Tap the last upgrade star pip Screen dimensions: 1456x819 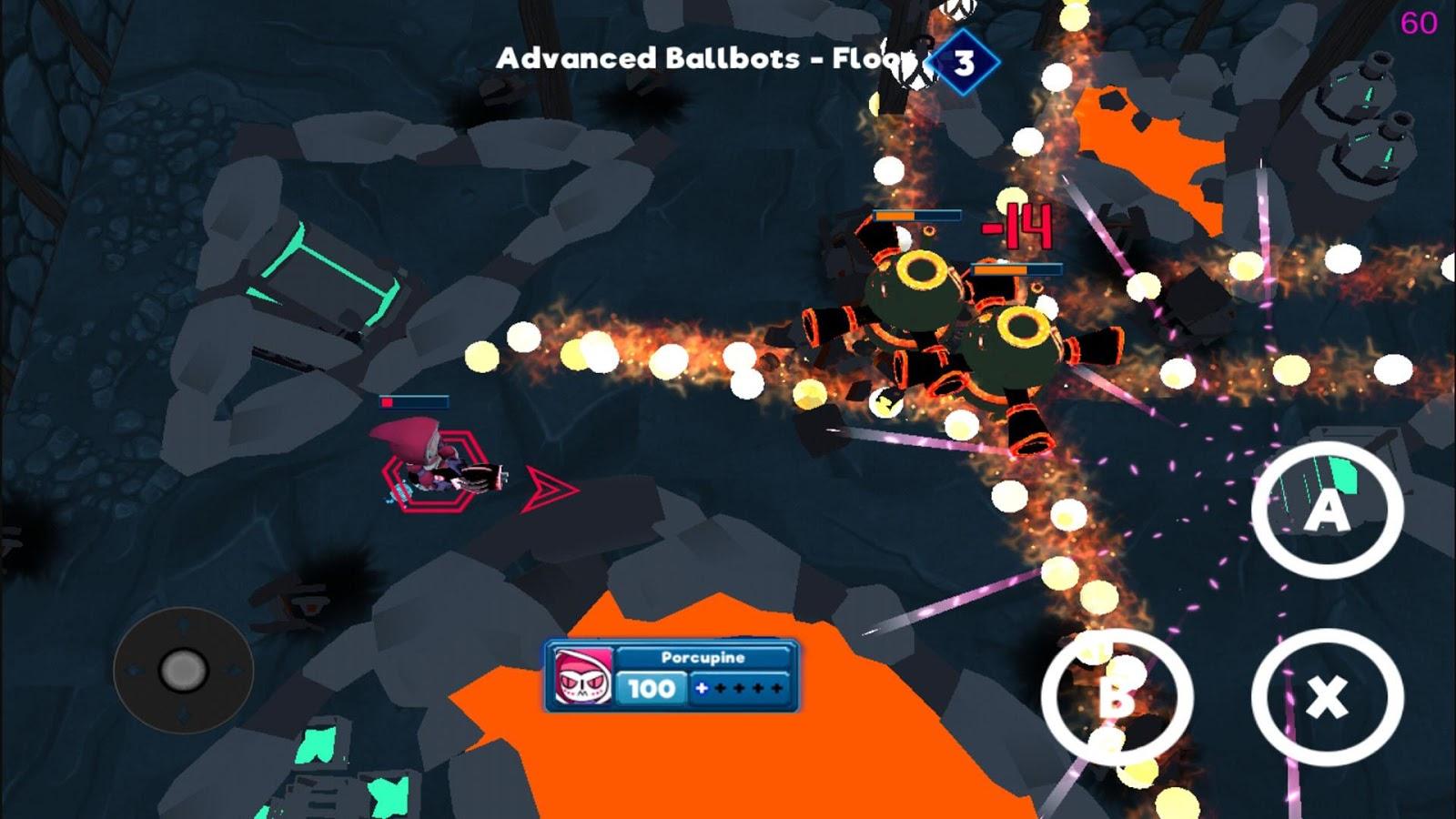click(776, 689)
